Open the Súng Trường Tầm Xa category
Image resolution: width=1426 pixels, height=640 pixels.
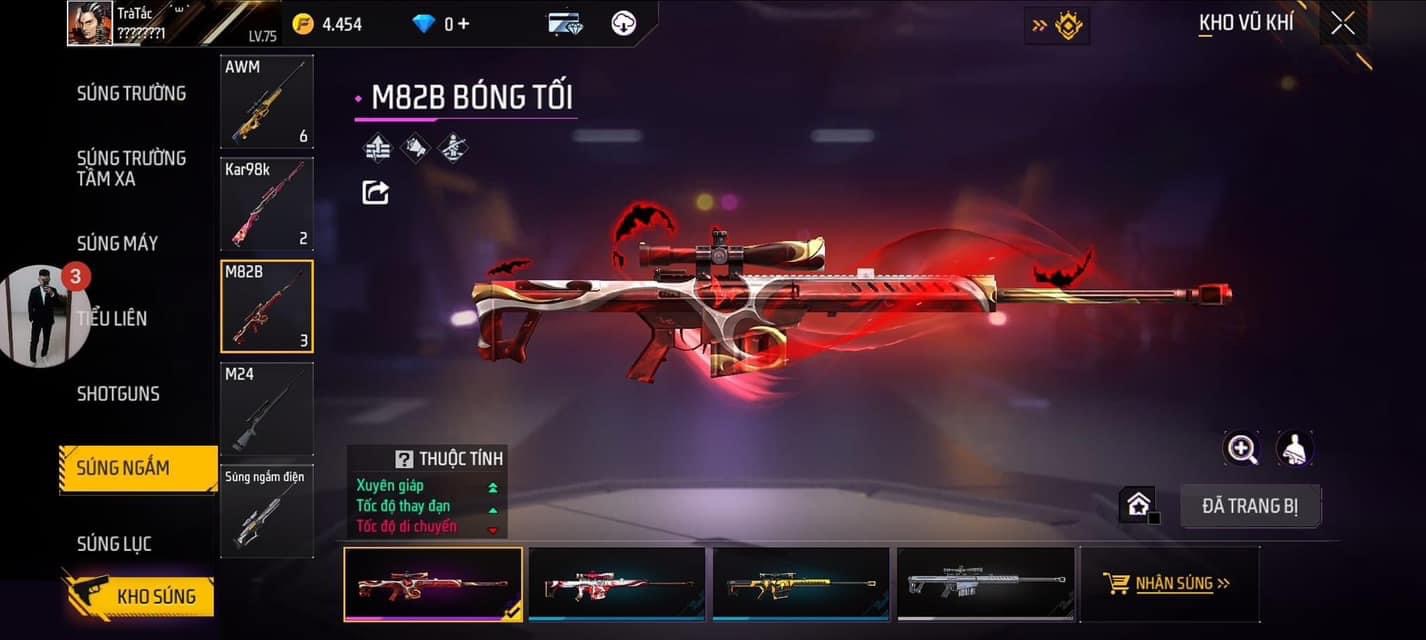pyautogui.click(x=131, y=168)
